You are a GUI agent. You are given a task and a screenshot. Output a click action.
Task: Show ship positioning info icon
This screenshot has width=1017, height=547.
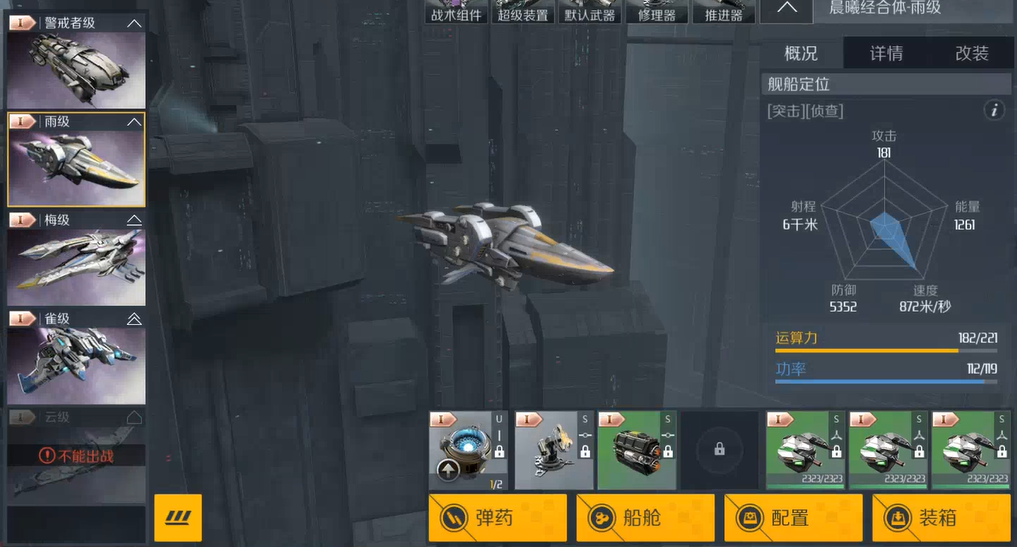coord(993,110)
